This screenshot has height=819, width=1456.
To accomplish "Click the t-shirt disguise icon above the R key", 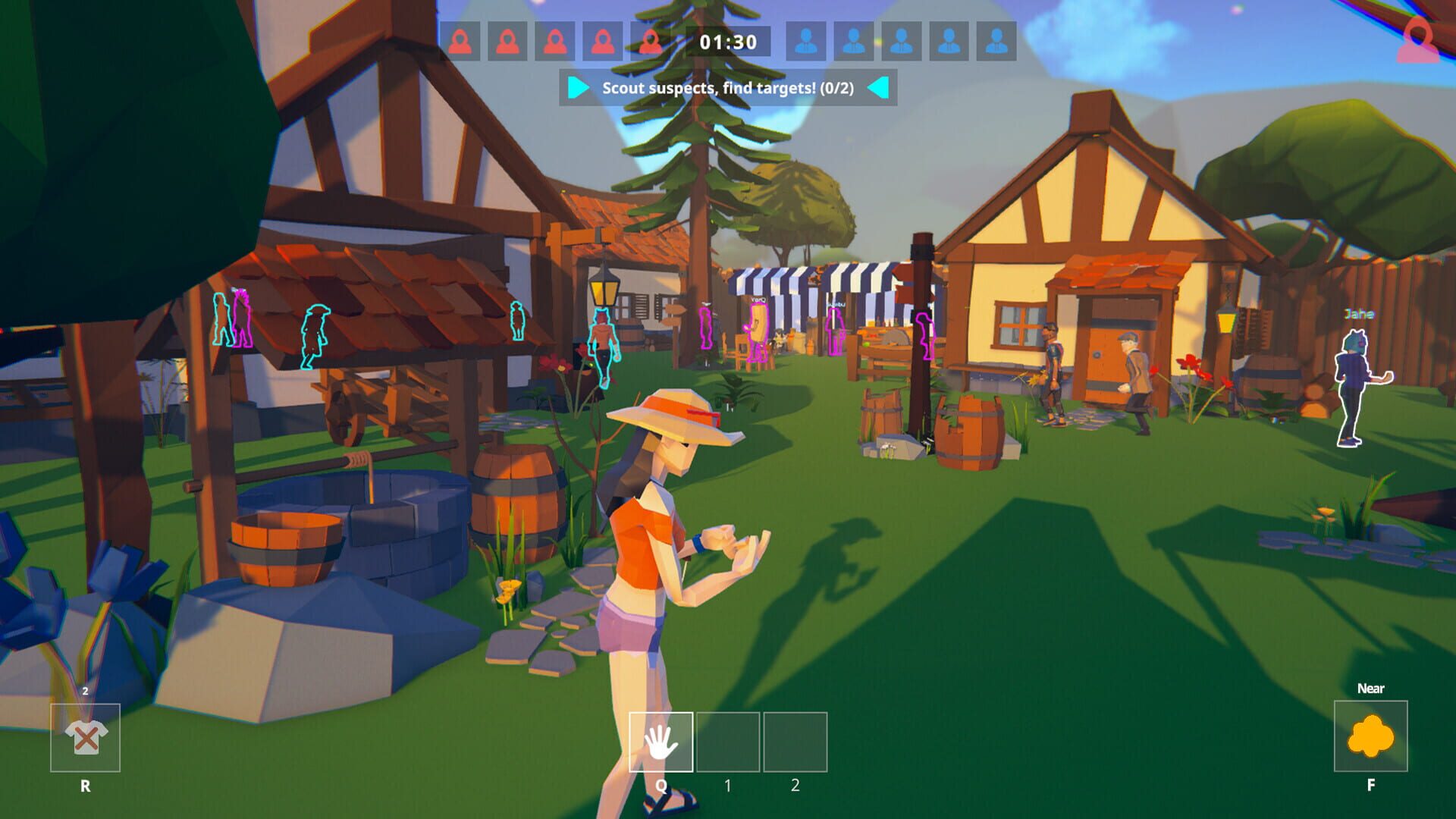I will pyautogui.click(x=86, y=737).
